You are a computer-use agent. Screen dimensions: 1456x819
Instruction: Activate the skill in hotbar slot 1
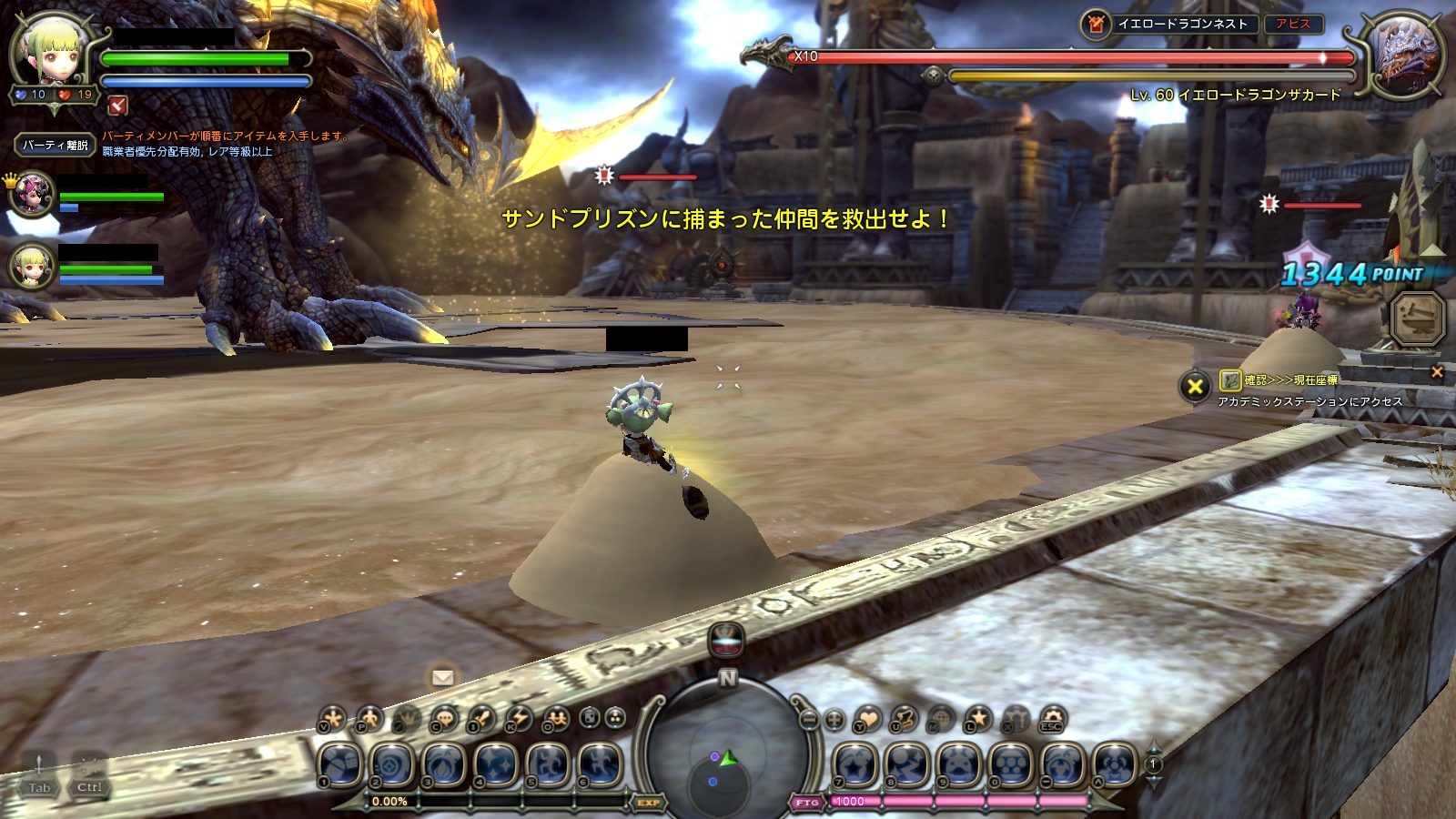pos(340,764)
